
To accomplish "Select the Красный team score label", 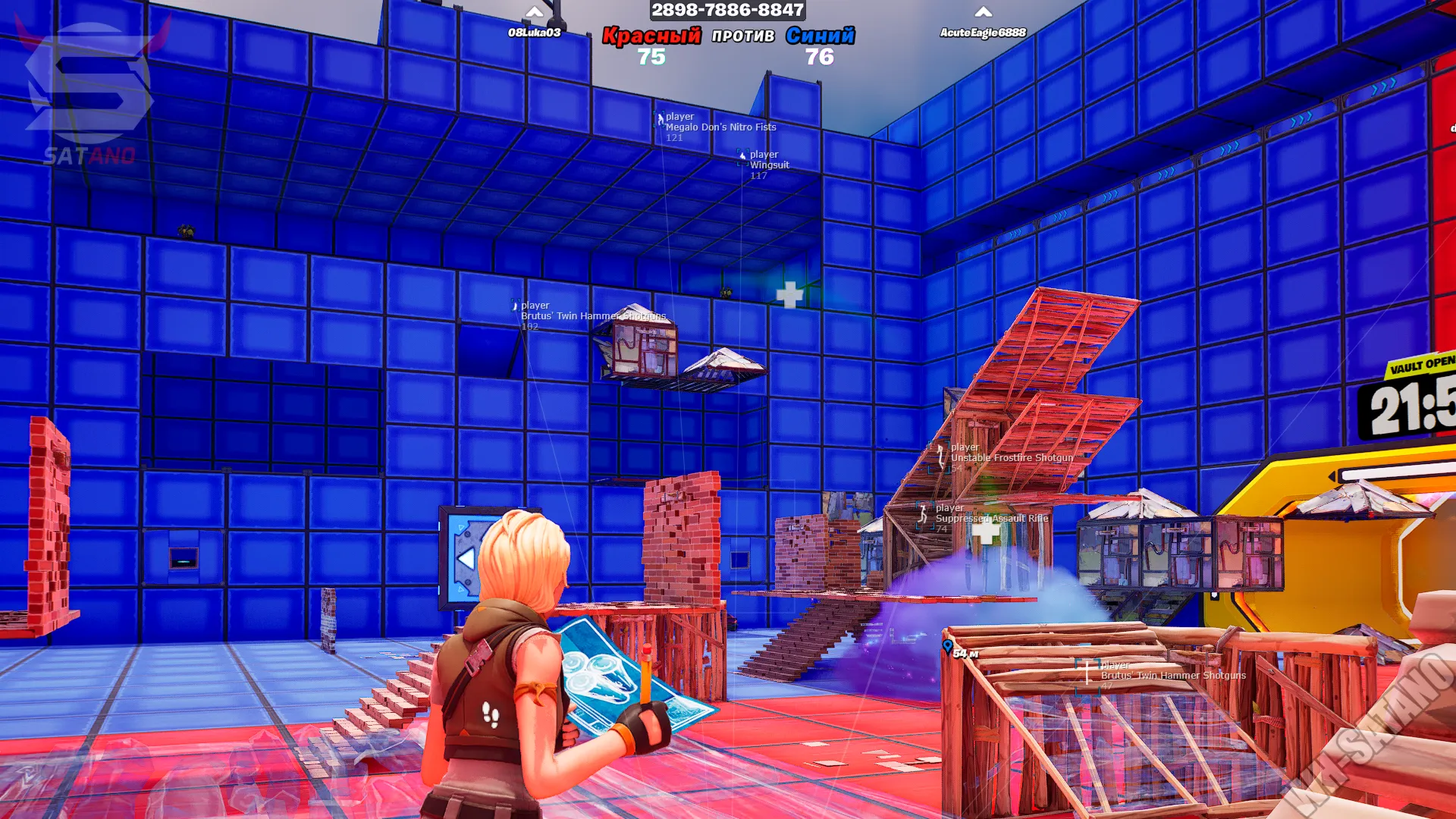I will [x=653, y=35].
